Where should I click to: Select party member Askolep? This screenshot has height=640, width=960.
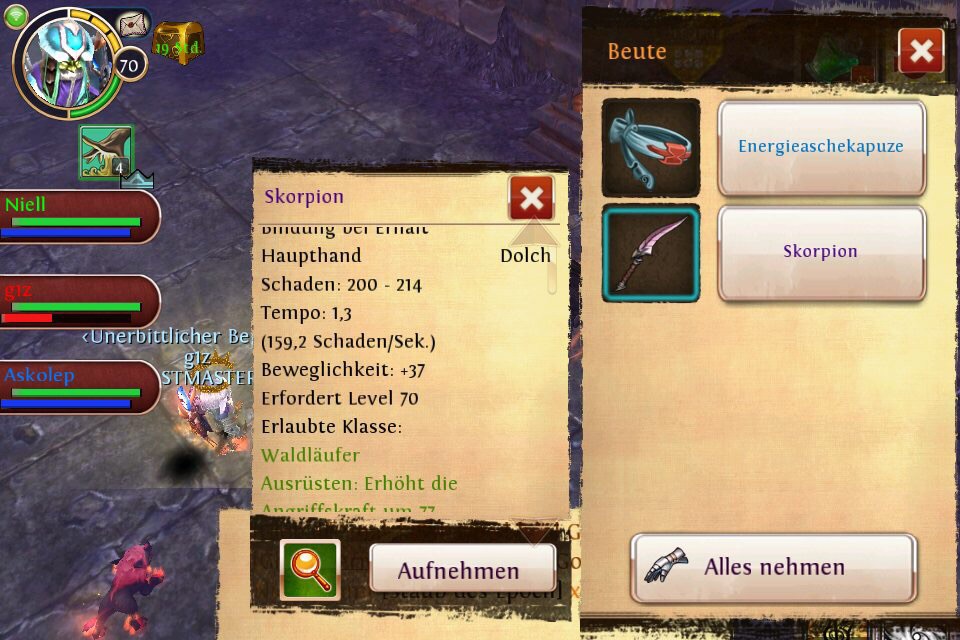tap(78, 387)
